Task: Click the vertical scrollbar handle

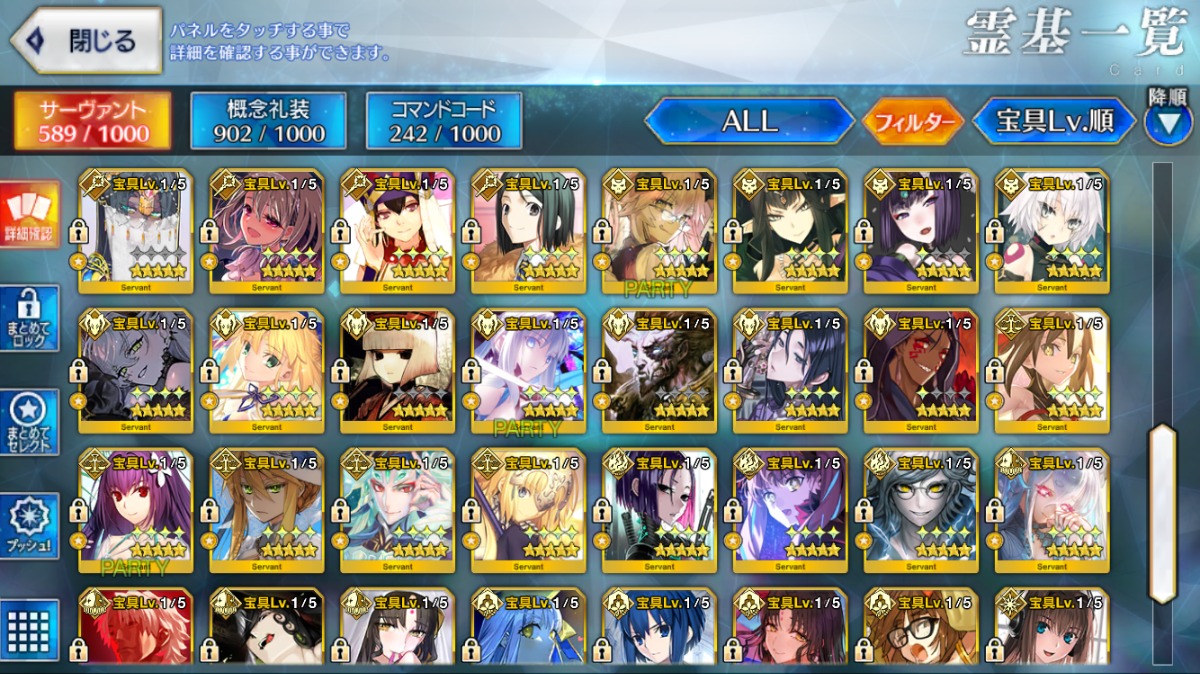Action: (1162, 513)
